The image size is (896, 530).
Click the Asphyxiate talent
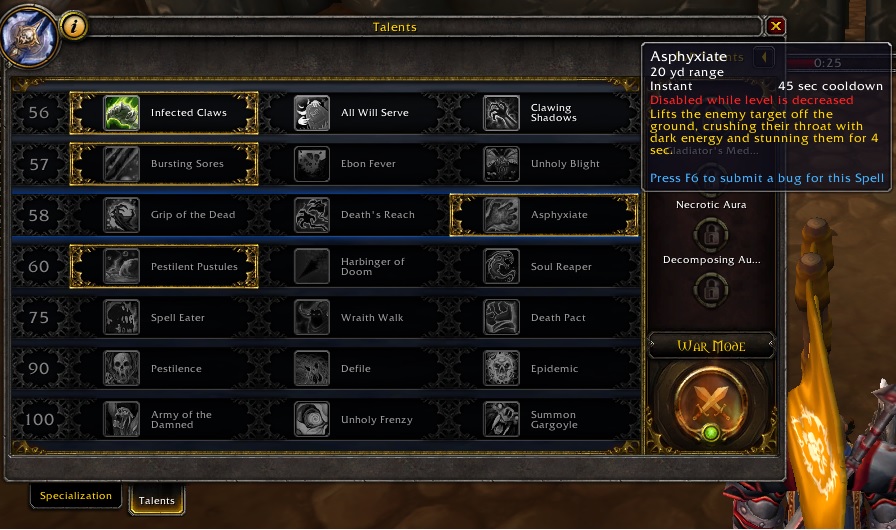(544, 215)
